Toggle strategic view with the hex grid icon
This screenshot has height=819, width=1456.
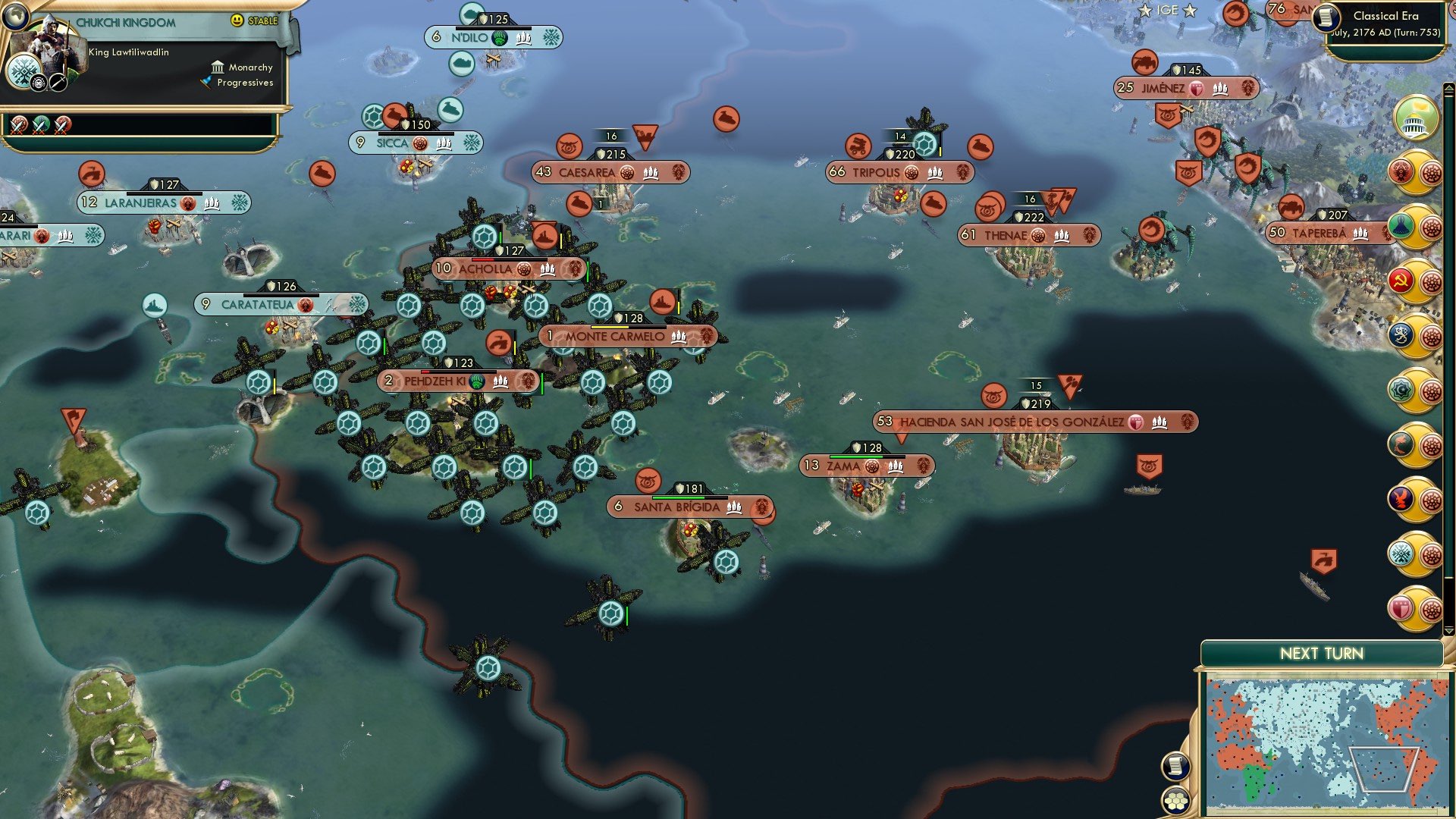pos(1175,801)
